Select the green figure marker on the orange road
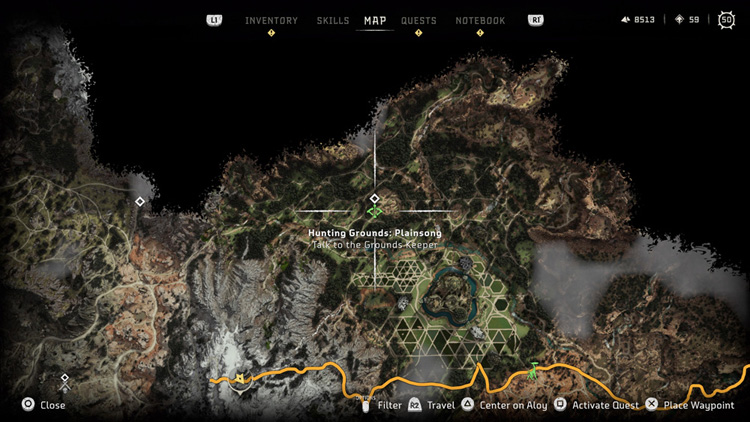Image resolution: width=750 pixels, height=422 pixels. [534, 371]
